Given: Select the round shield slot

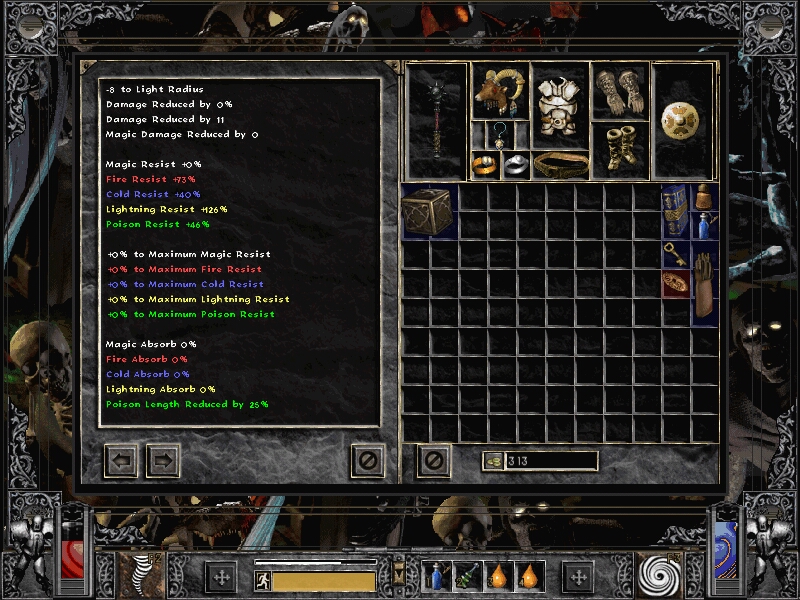Looking at the screenshot, I should (x=683, y=112).
